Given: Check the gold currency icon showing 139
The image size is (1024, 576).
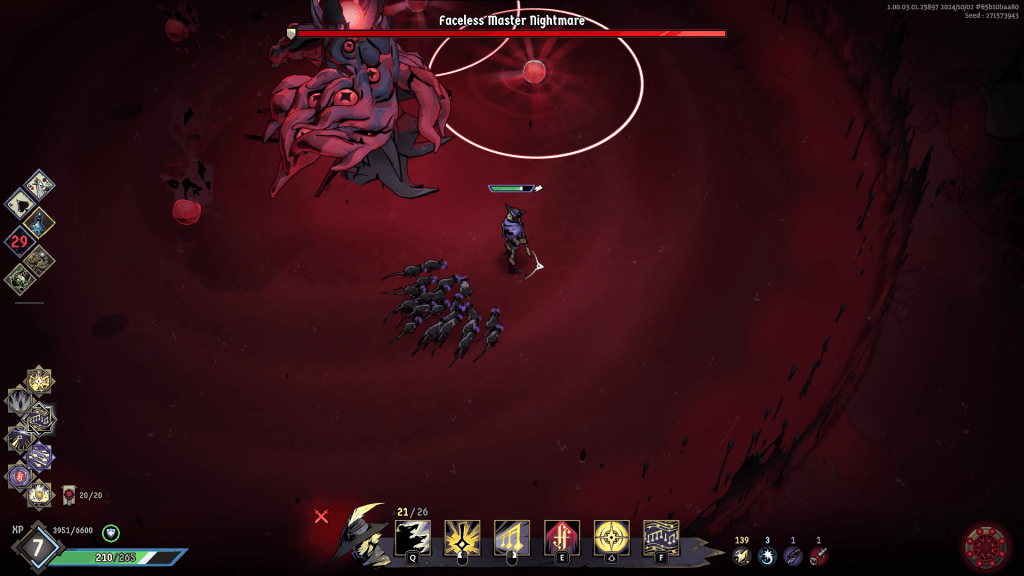Looking at the screenshot, I should click(741, 556).
